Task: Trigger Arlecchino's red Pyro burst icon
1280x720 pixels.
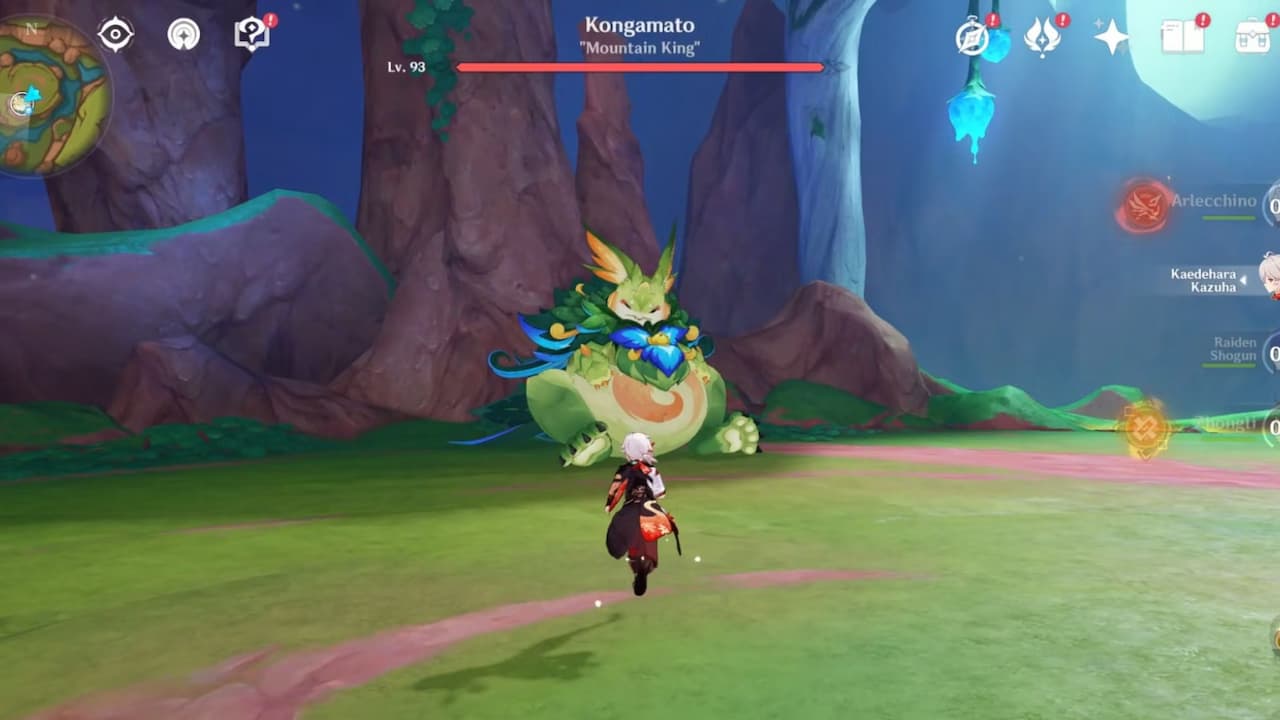Action: (1144, 207)
